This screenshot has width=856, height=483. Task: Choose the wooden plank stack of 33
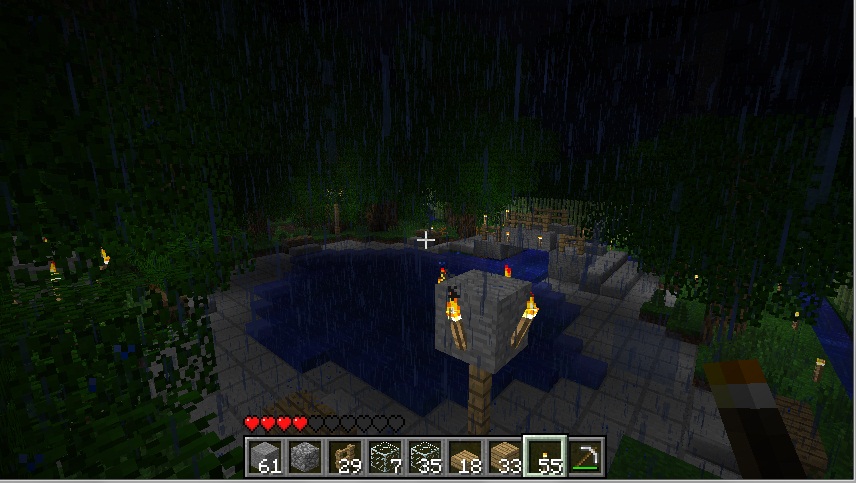point(505,456)
